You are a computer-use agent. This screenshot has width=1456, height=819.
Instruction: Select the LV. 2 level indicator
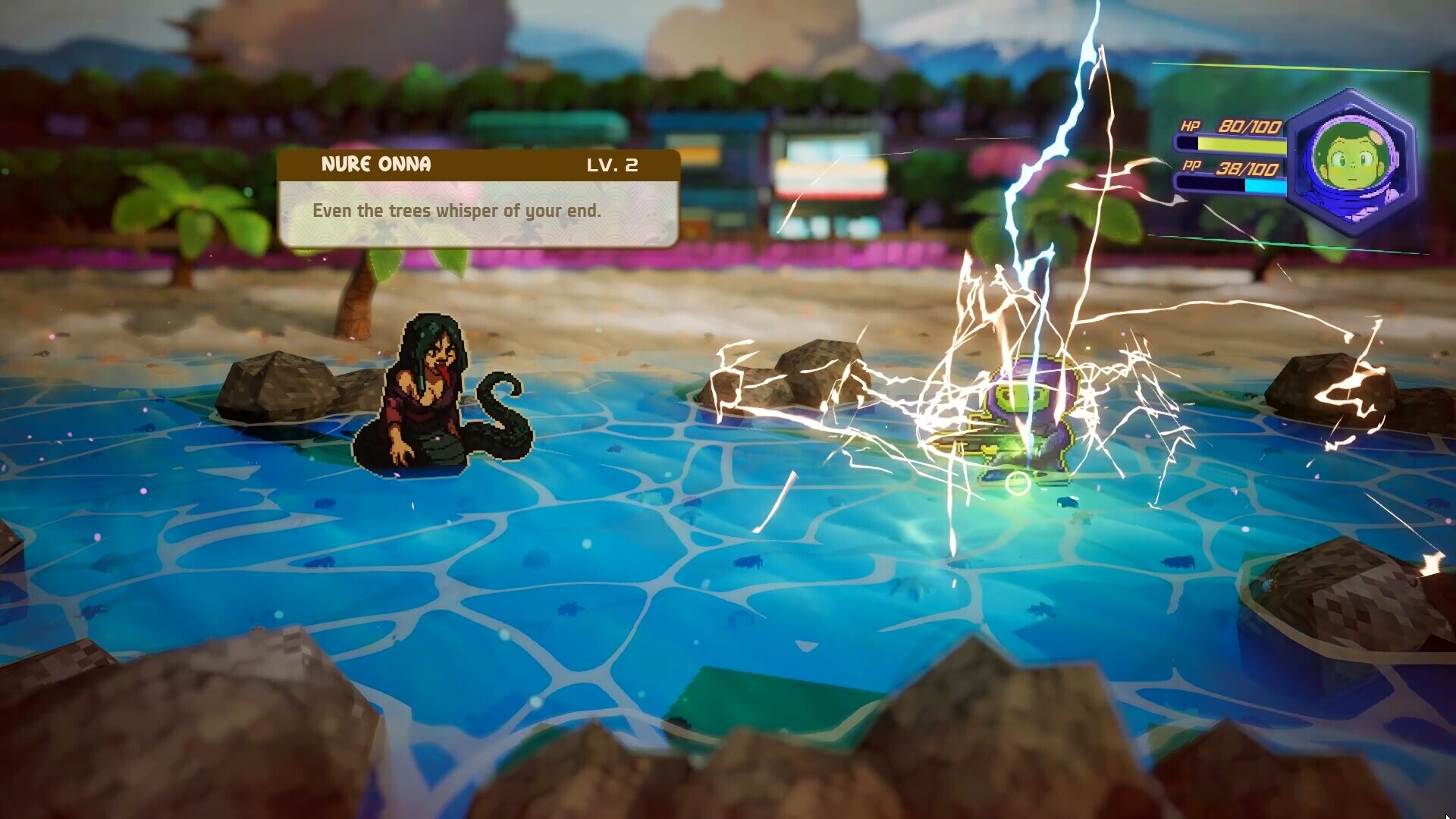click(x=614, y=165)
